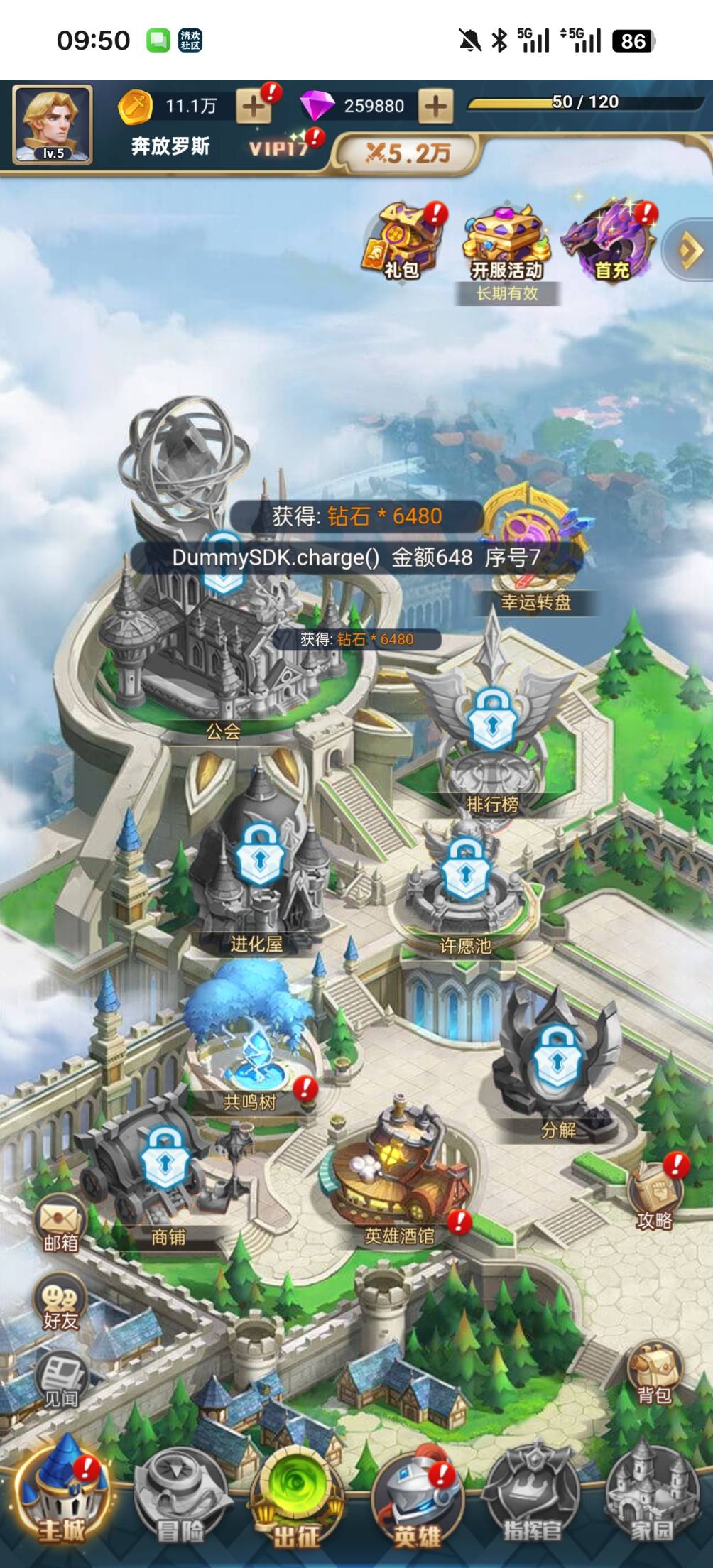Open the player avatar profile
Screen dimensions: 713x1568
(x=53, y=124)
